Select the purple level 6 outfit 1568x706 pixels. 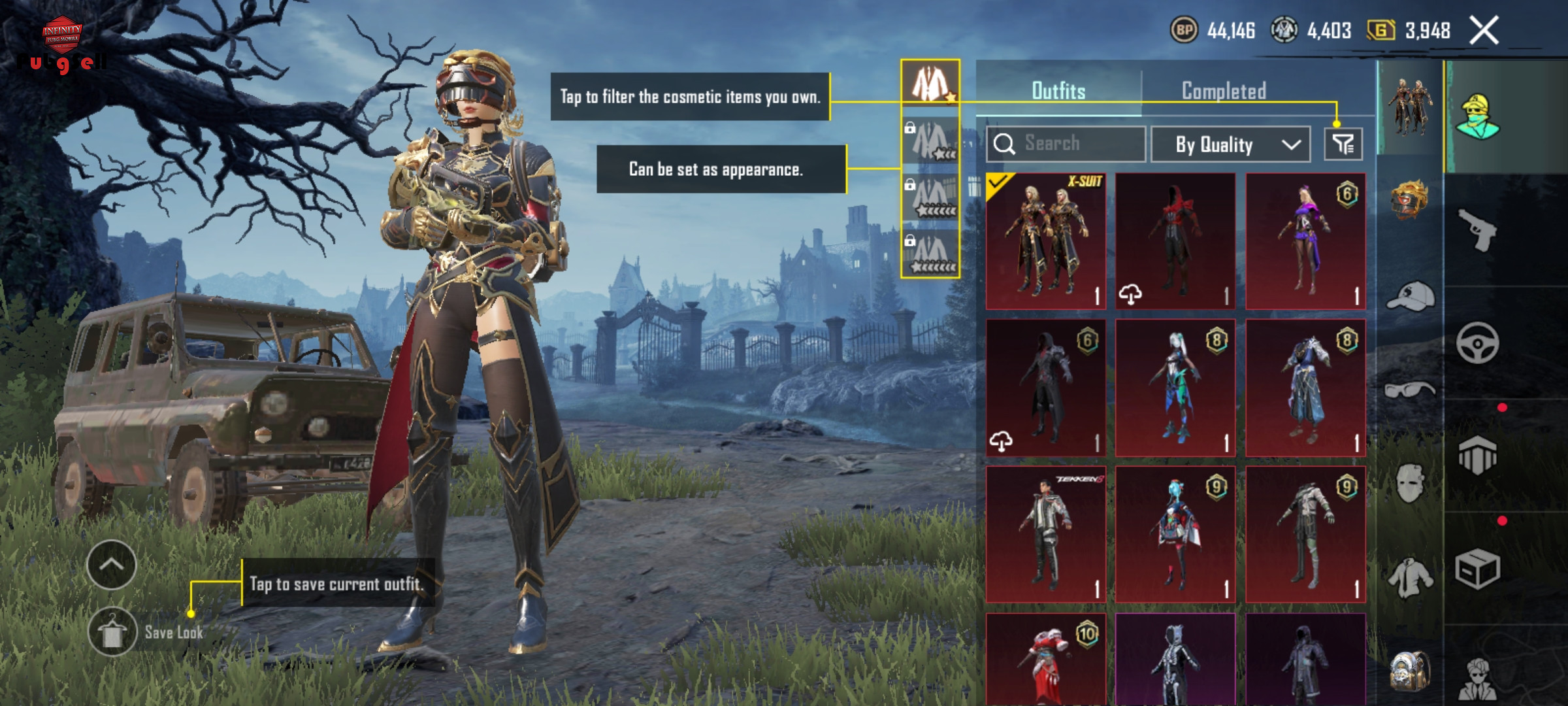[1305, 241]
